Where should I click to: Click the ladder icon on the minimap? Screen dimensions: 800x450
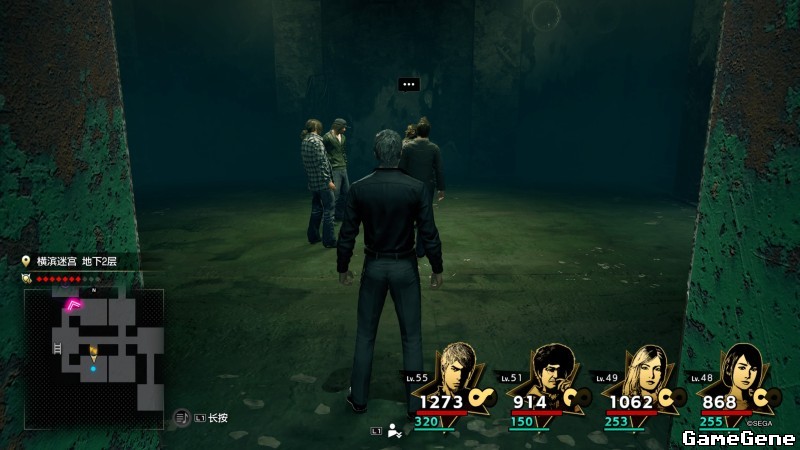56,346
